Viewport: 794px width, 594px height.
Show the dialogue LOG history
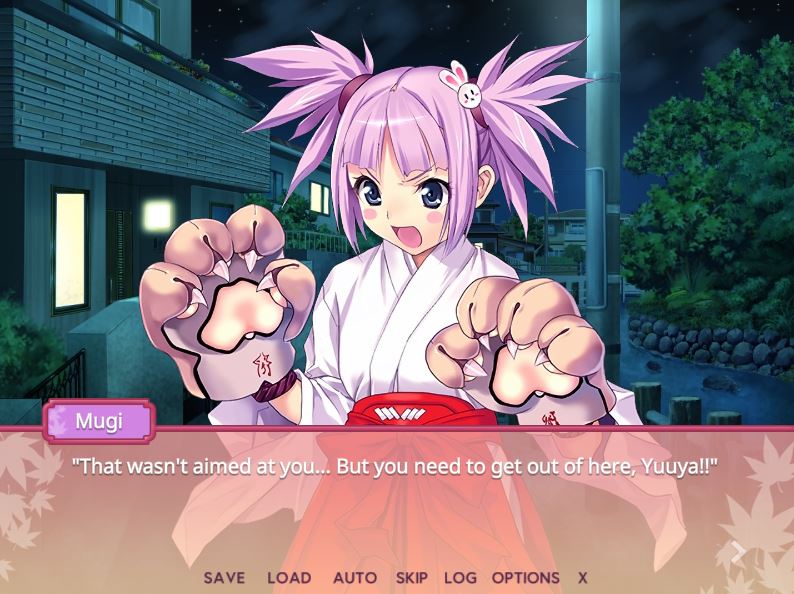coord(460,578)
